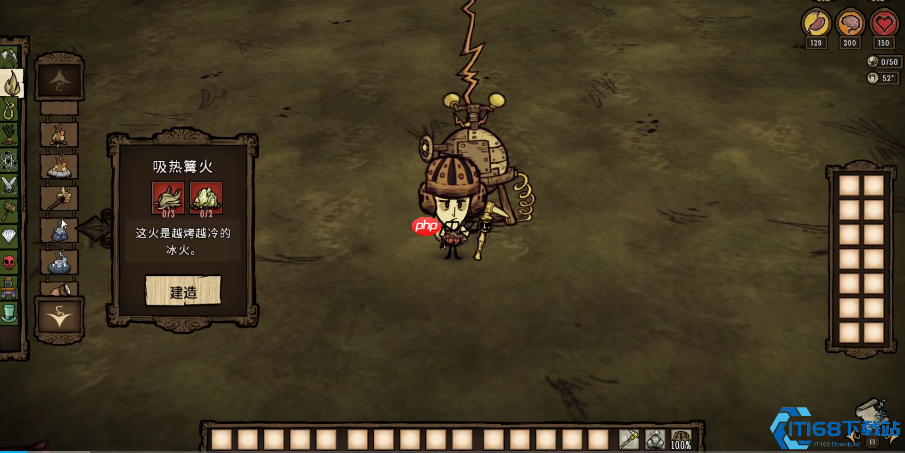The height and width of the screenshot is (453, 905).
Task: Click the football helmet head slot
Action: coord(682,439)
